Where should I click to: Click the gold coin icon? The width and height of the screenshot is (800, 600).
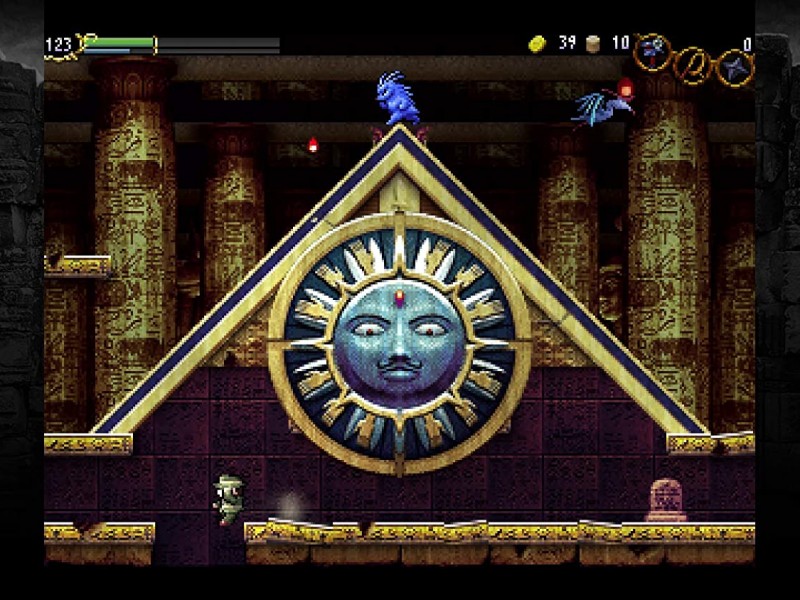click(x=537, y=43)
